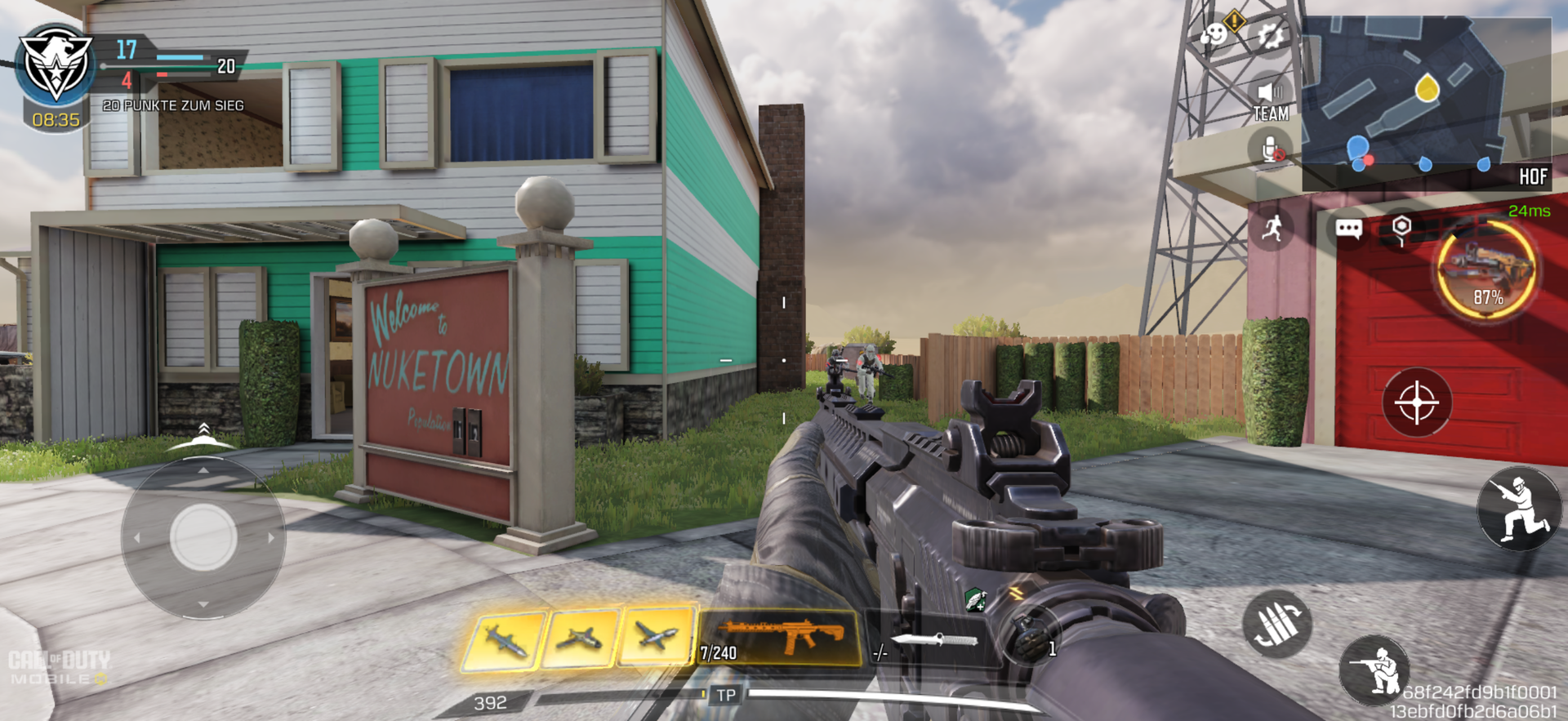Use the hexagon ping marker icon
Screen dimensions: 1568x721
(x=1401, y=228)
